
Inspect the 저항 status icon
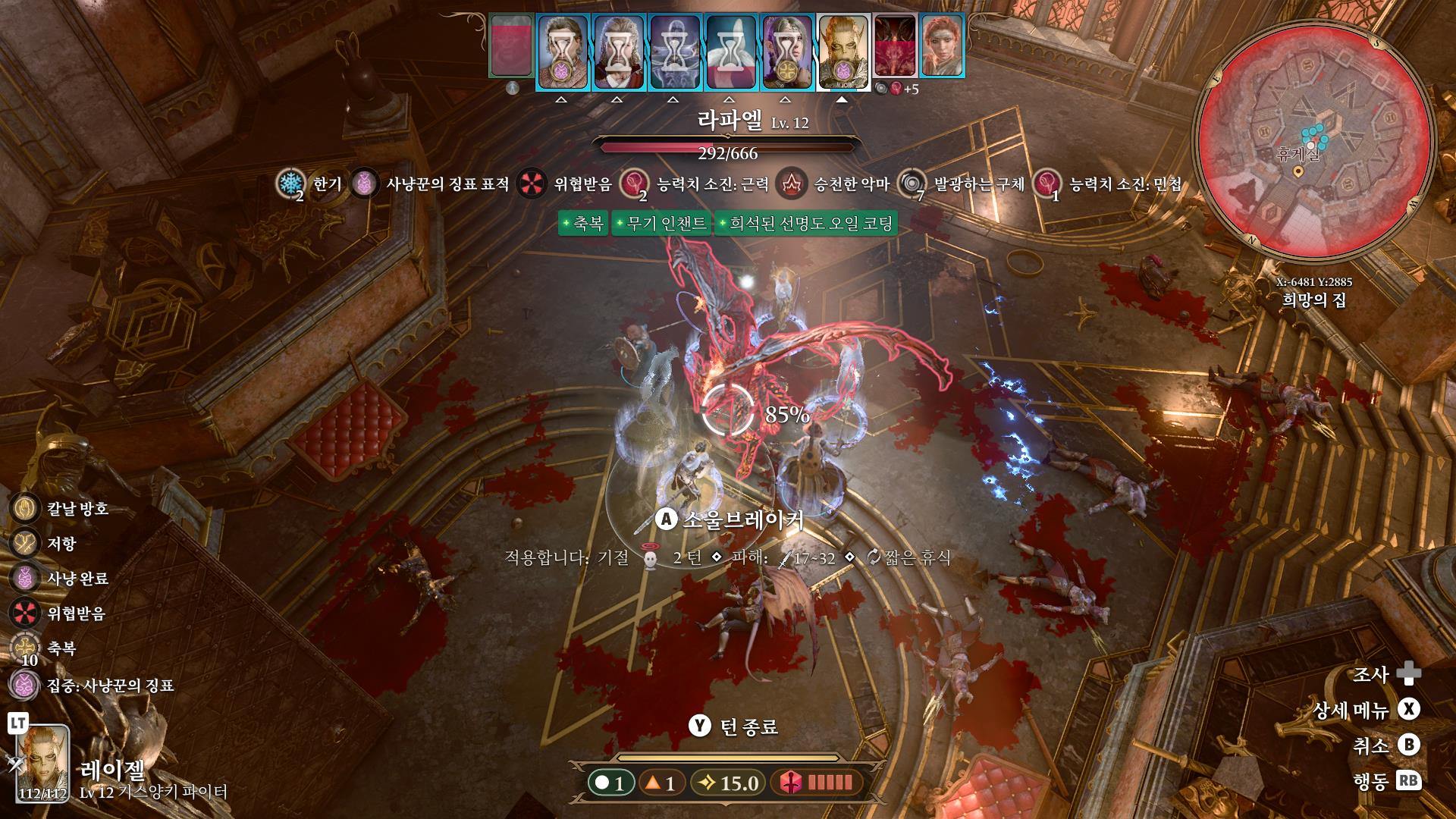point(25,543)
